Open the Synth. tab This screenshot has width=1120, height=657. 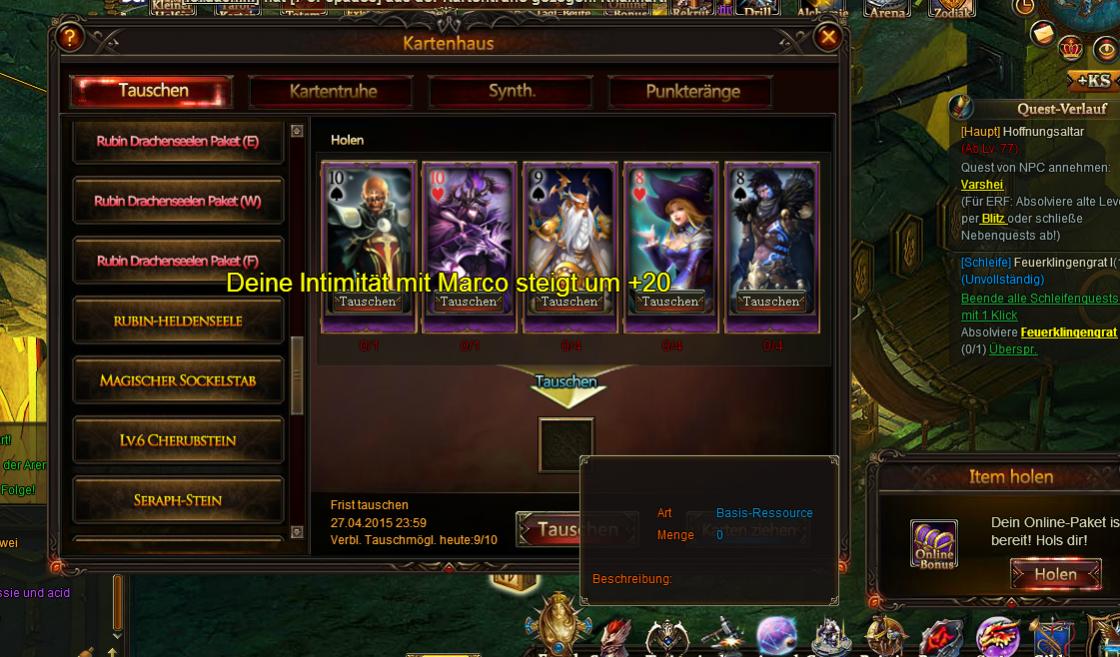tap(511, 91)
